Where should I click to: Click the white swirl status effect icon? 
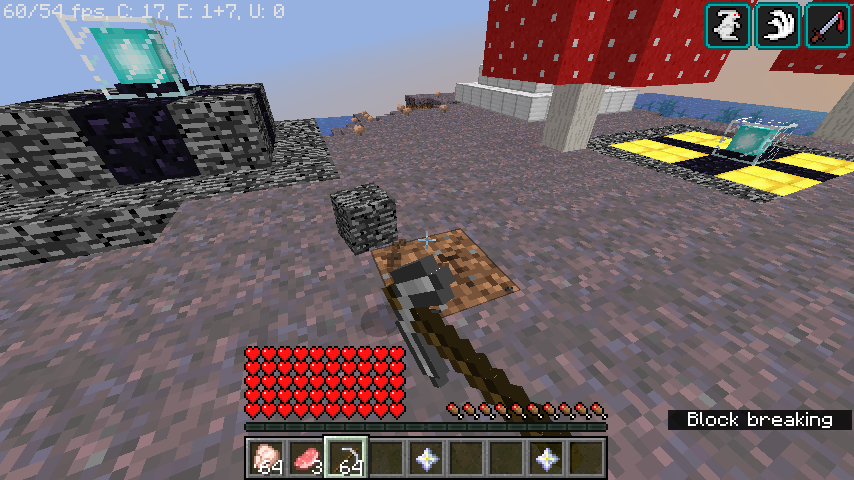point(777,25)
